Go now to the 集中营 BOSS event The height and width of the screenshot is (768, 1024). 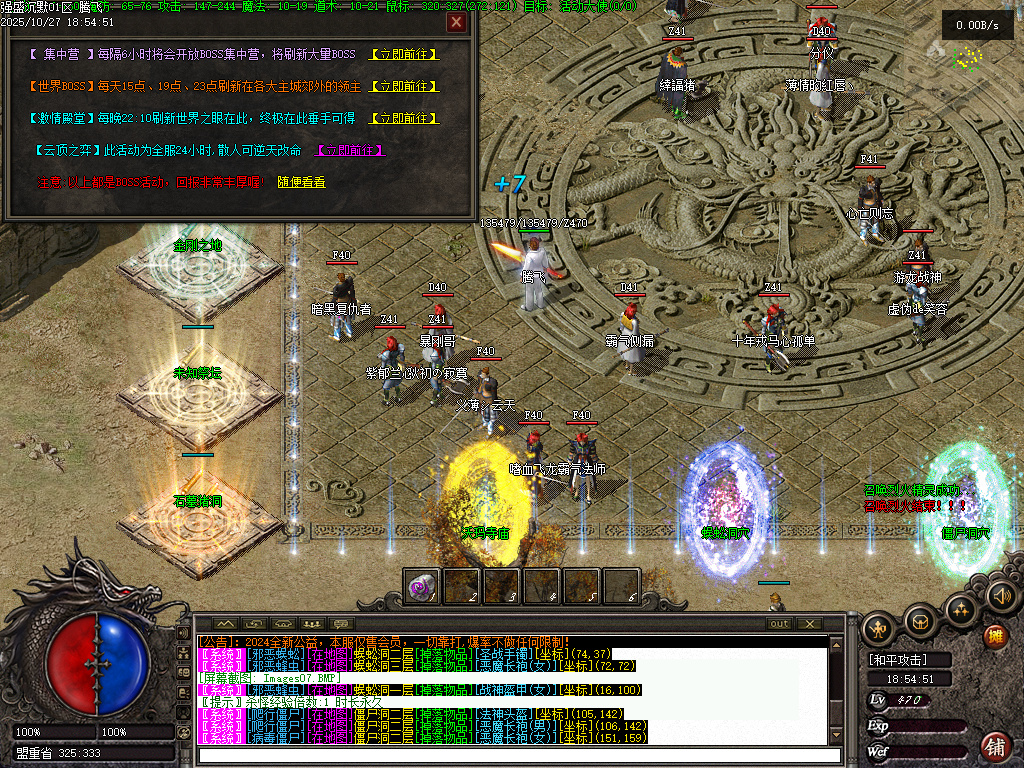tap(404, 54)
